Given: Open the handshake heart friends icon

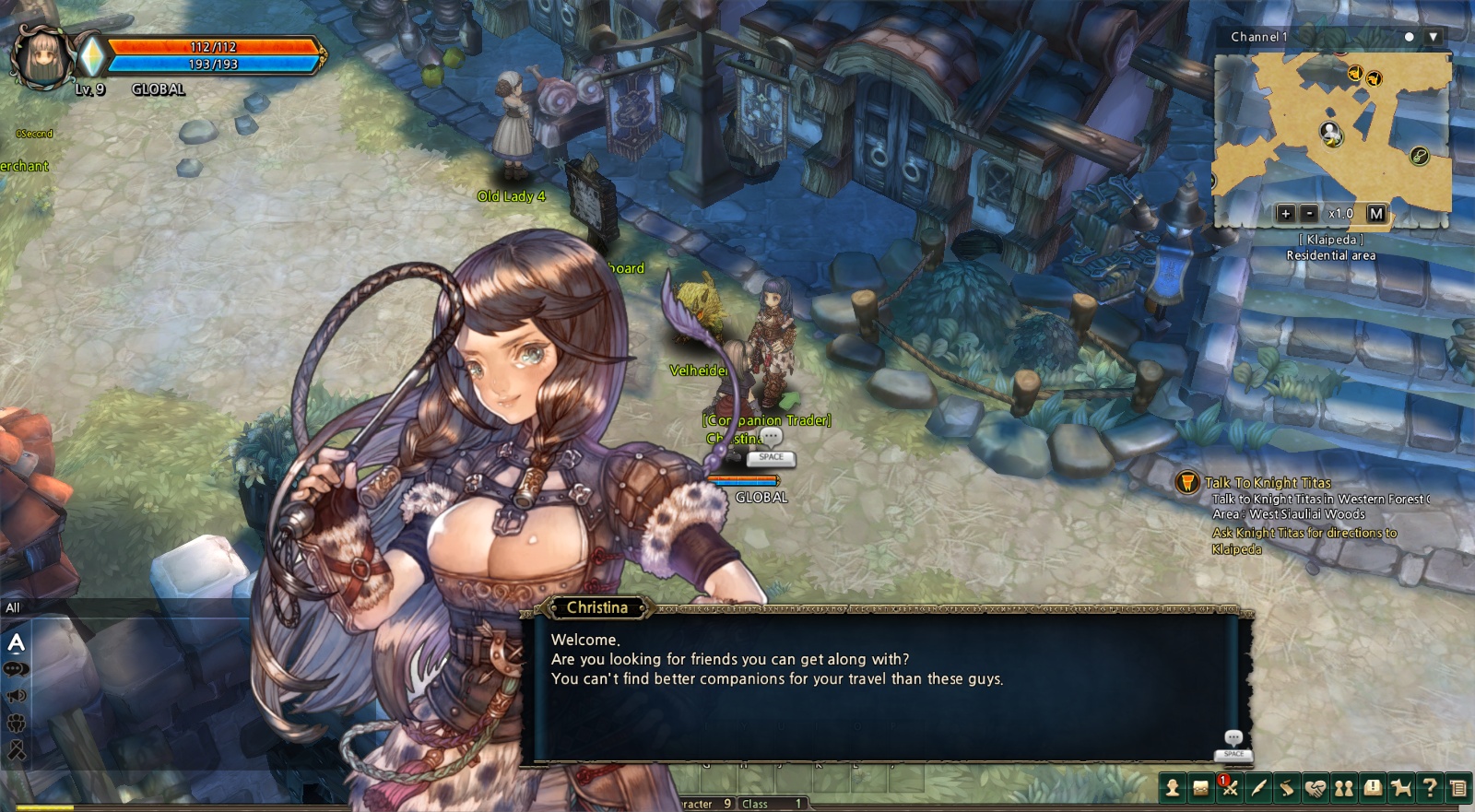Looking at the screenshot, I should [x=1316, y=788].
